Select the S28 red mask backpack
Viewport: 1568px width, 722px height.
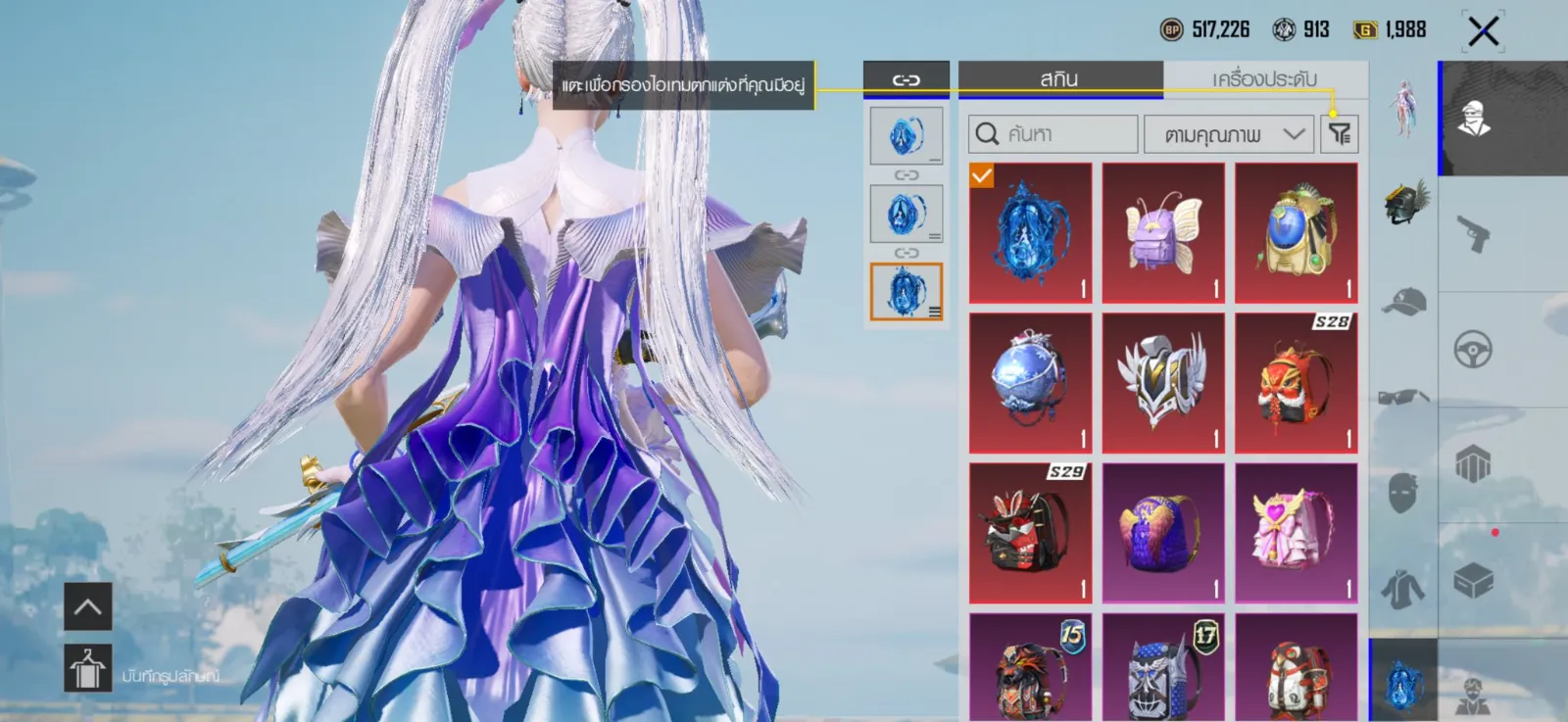[x=1296, y=383]
